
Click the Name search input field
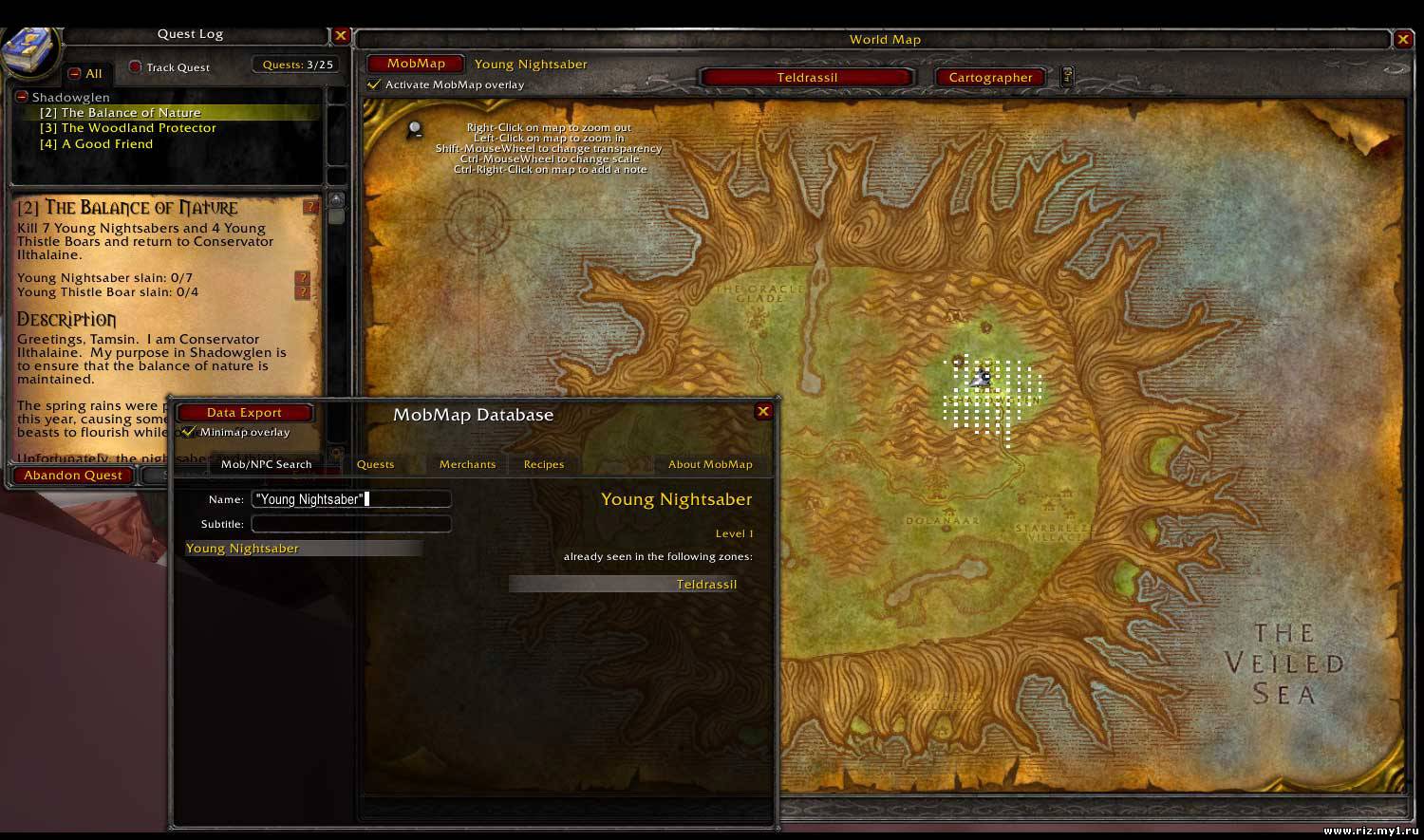351,499
